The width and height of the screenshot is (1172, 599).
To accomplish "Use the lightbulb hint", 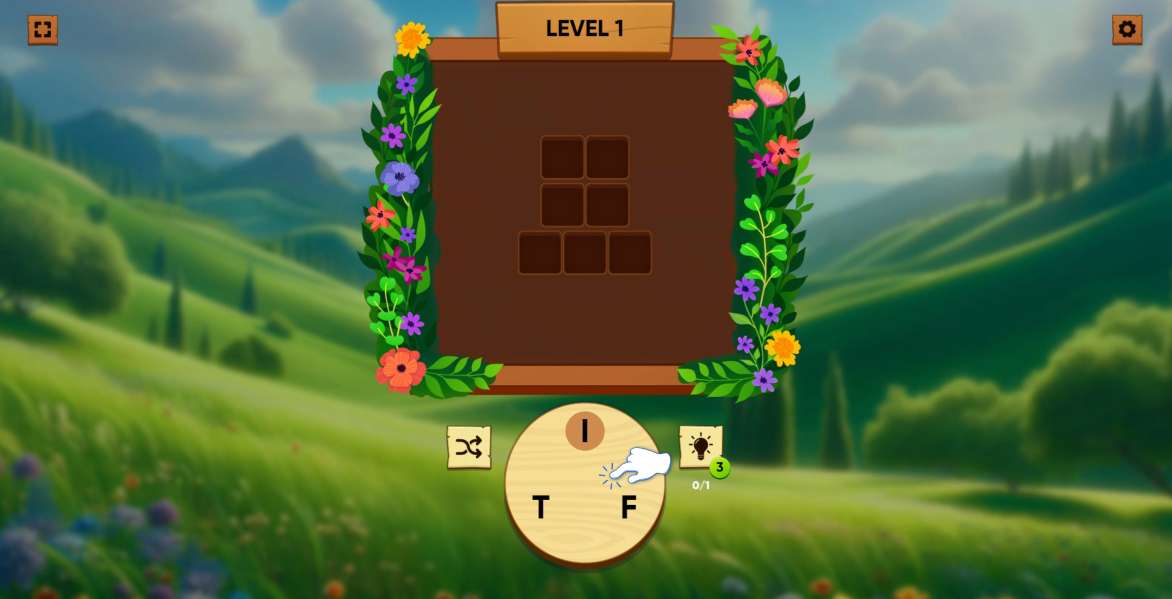I will coord(700,446).
